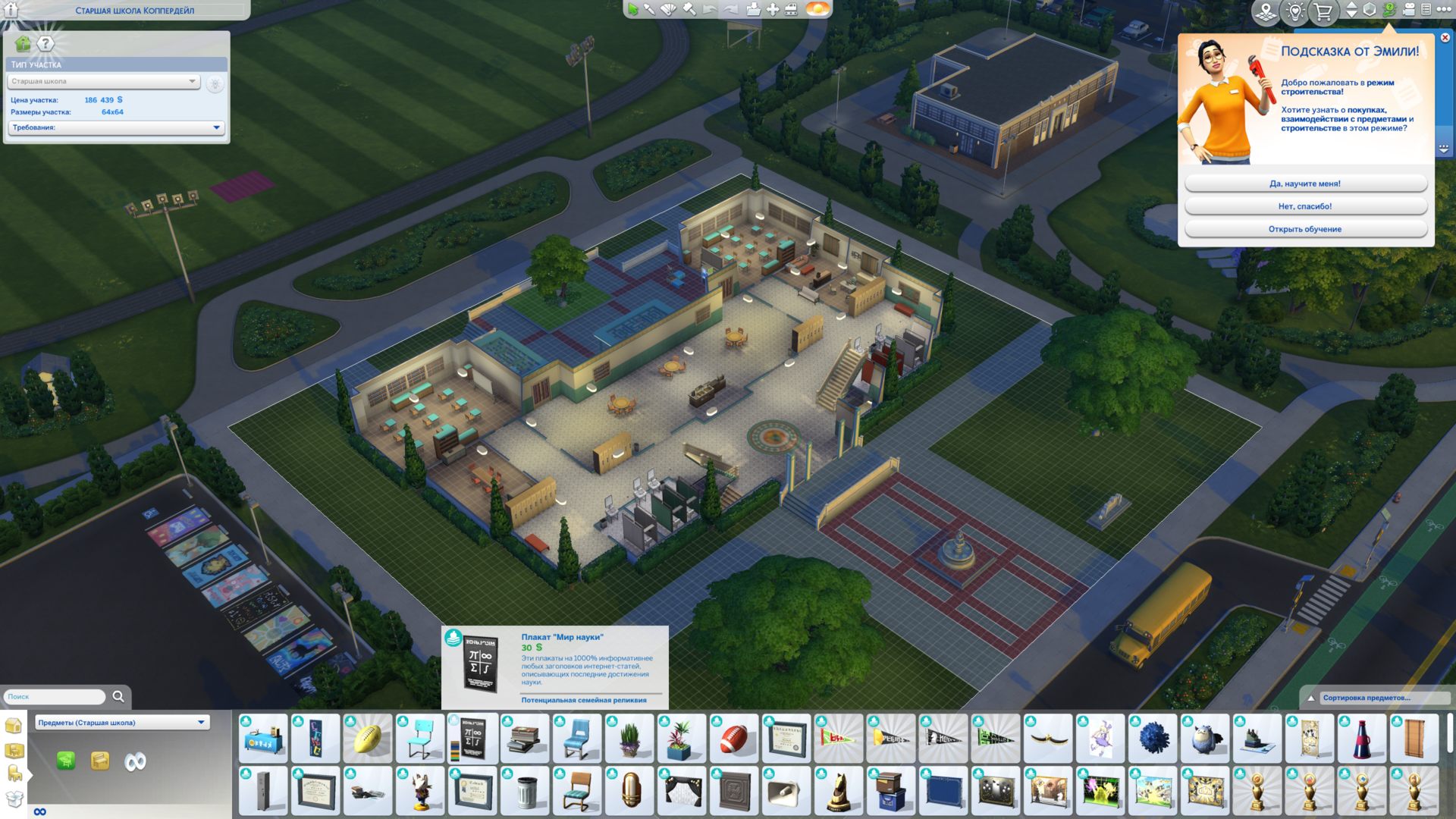Open the "Предметы (Старшая школа)" category dropdown

pos(122,723)
